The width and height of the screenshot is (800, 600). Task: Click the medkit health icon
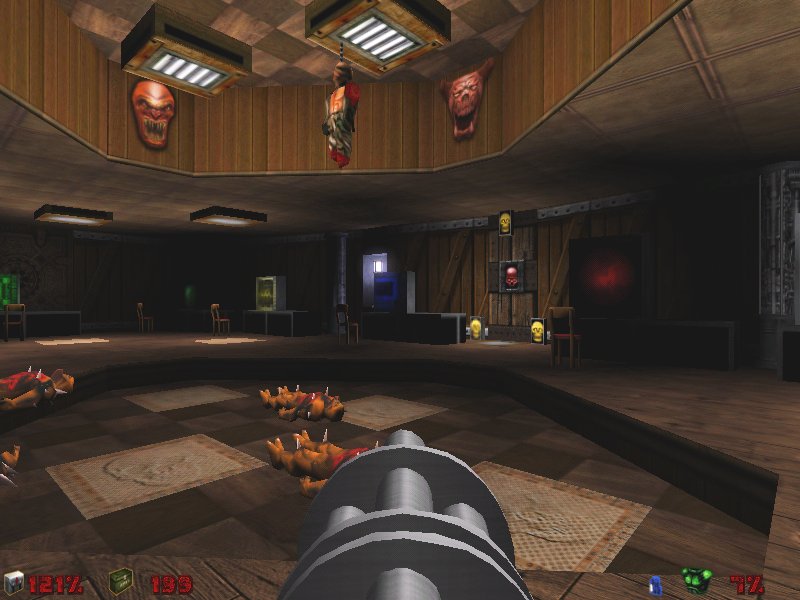[13, 581]
